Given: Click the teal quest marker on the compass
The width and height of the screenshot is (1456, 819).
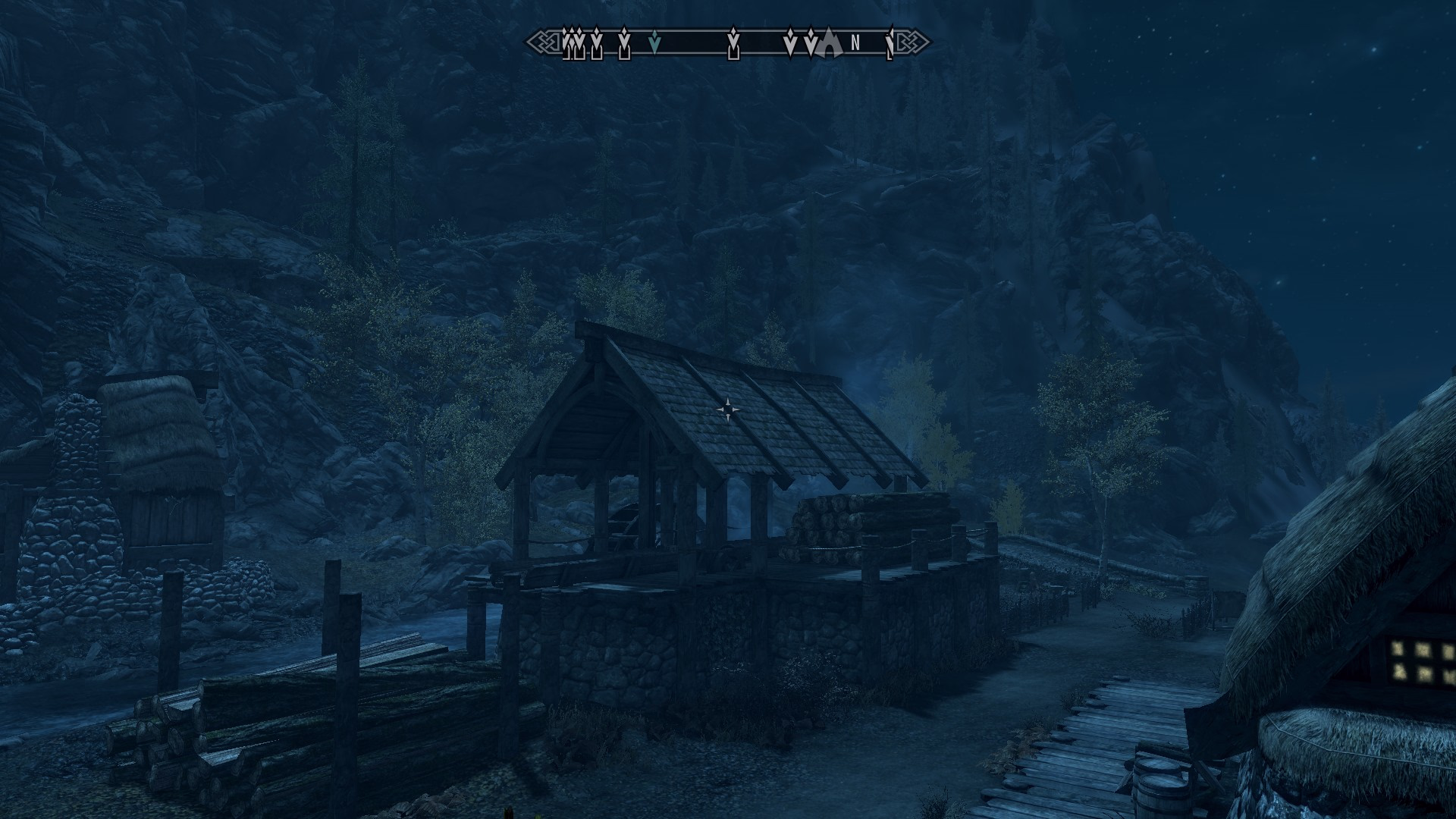Looking at the screenshot, I should point(657,44).
